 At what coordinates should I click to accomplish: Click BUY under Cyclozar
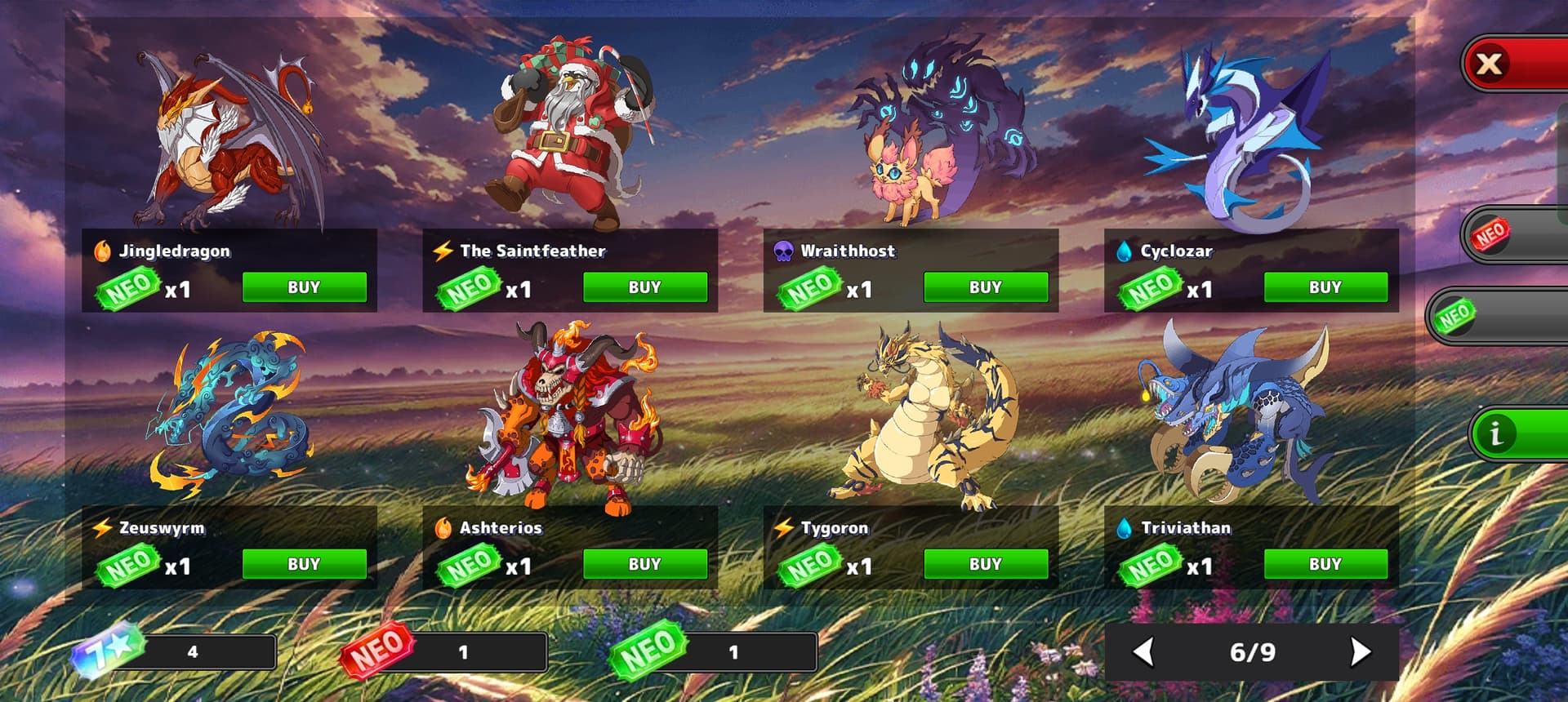1325,287
